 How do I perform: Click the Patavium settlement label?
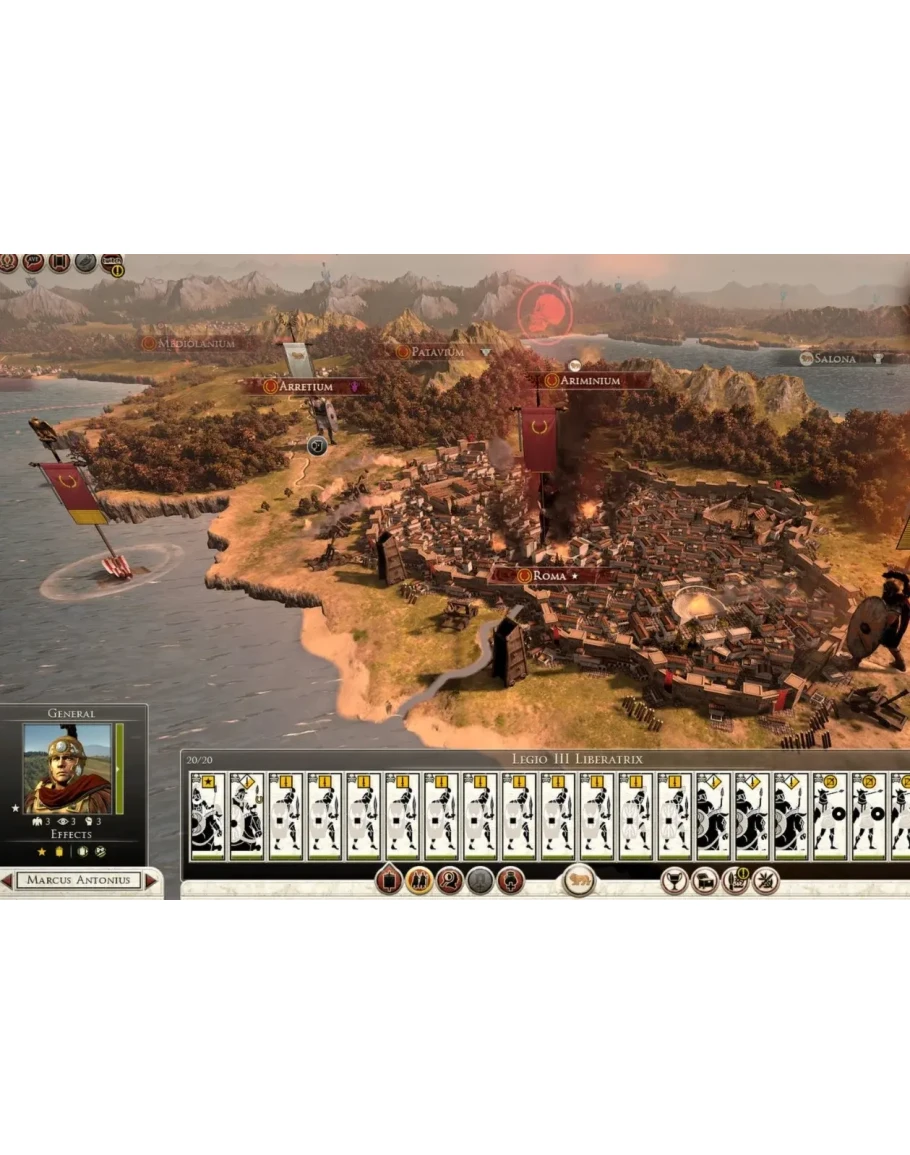click(437, 352)
